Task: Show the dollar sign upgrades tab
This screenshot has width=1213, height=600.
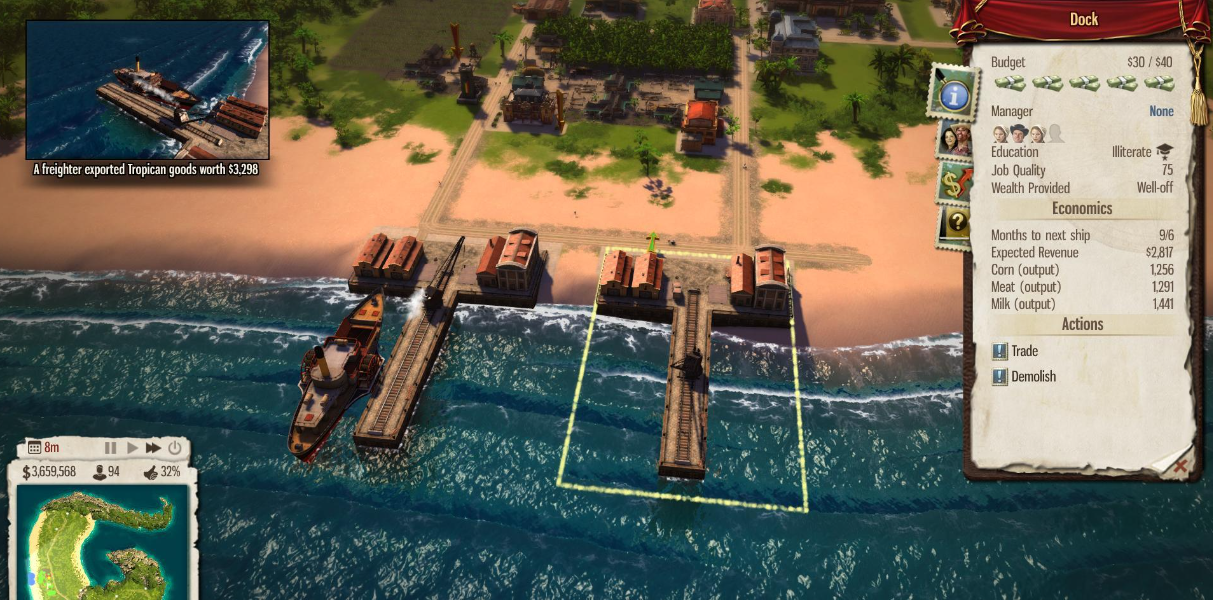Action: click(x=954, y=184)
